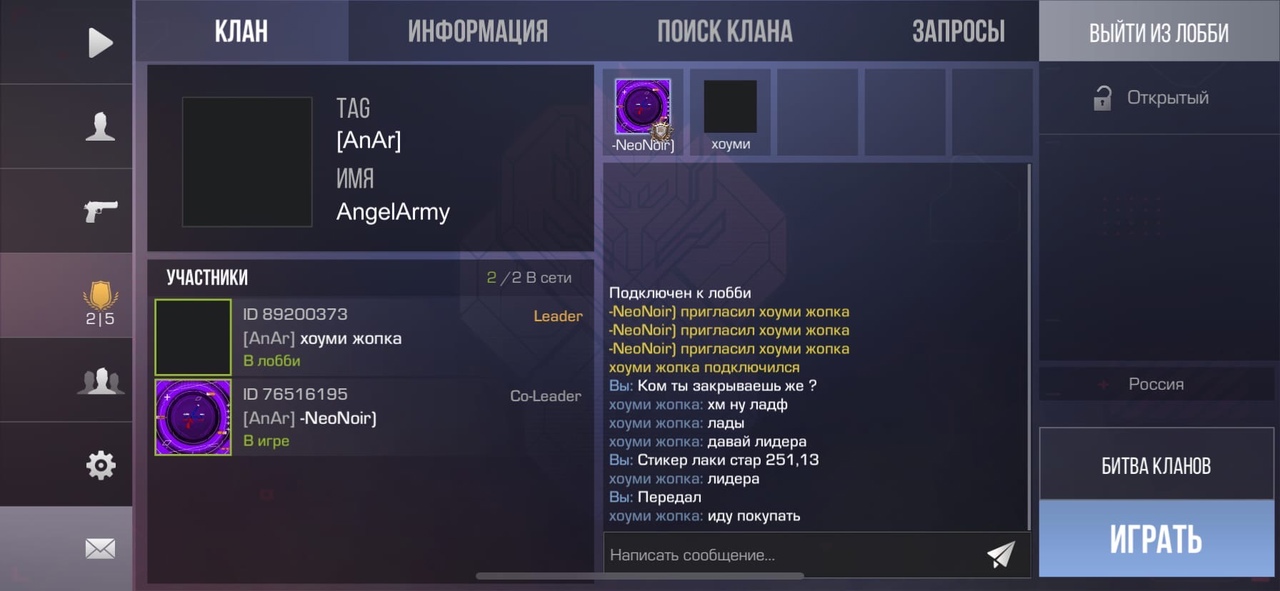The image size is (1280, 591).
Task: Open settings via the gear icon
Action: (100, 465)
